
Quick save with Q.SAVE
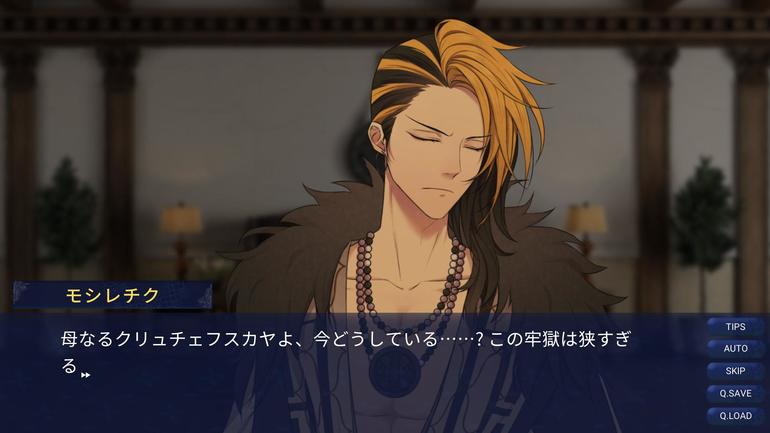tap(735, 393)
